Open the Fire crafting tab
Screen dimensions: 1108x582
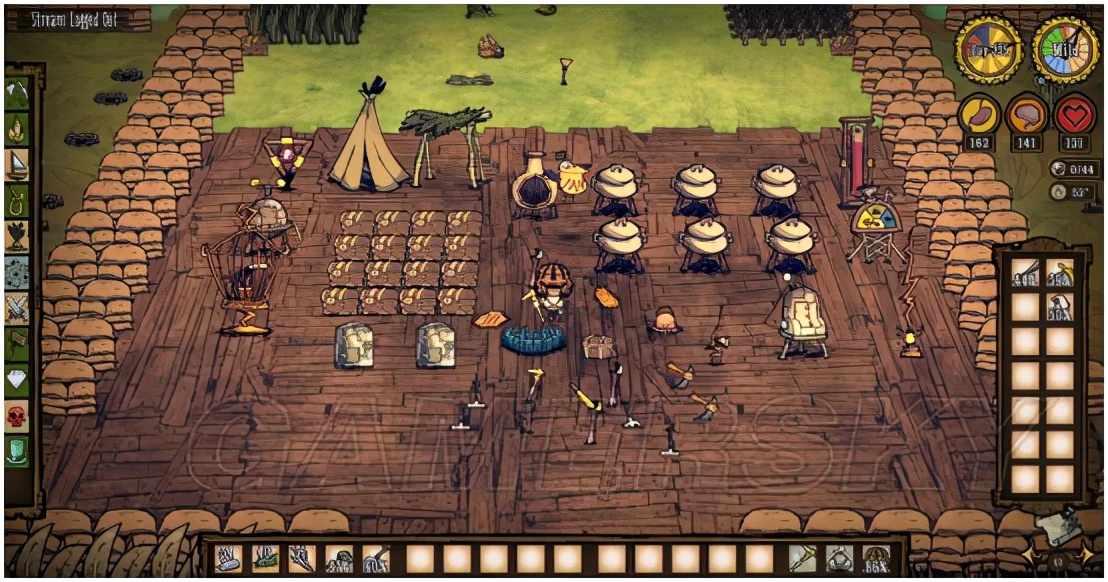17,128
